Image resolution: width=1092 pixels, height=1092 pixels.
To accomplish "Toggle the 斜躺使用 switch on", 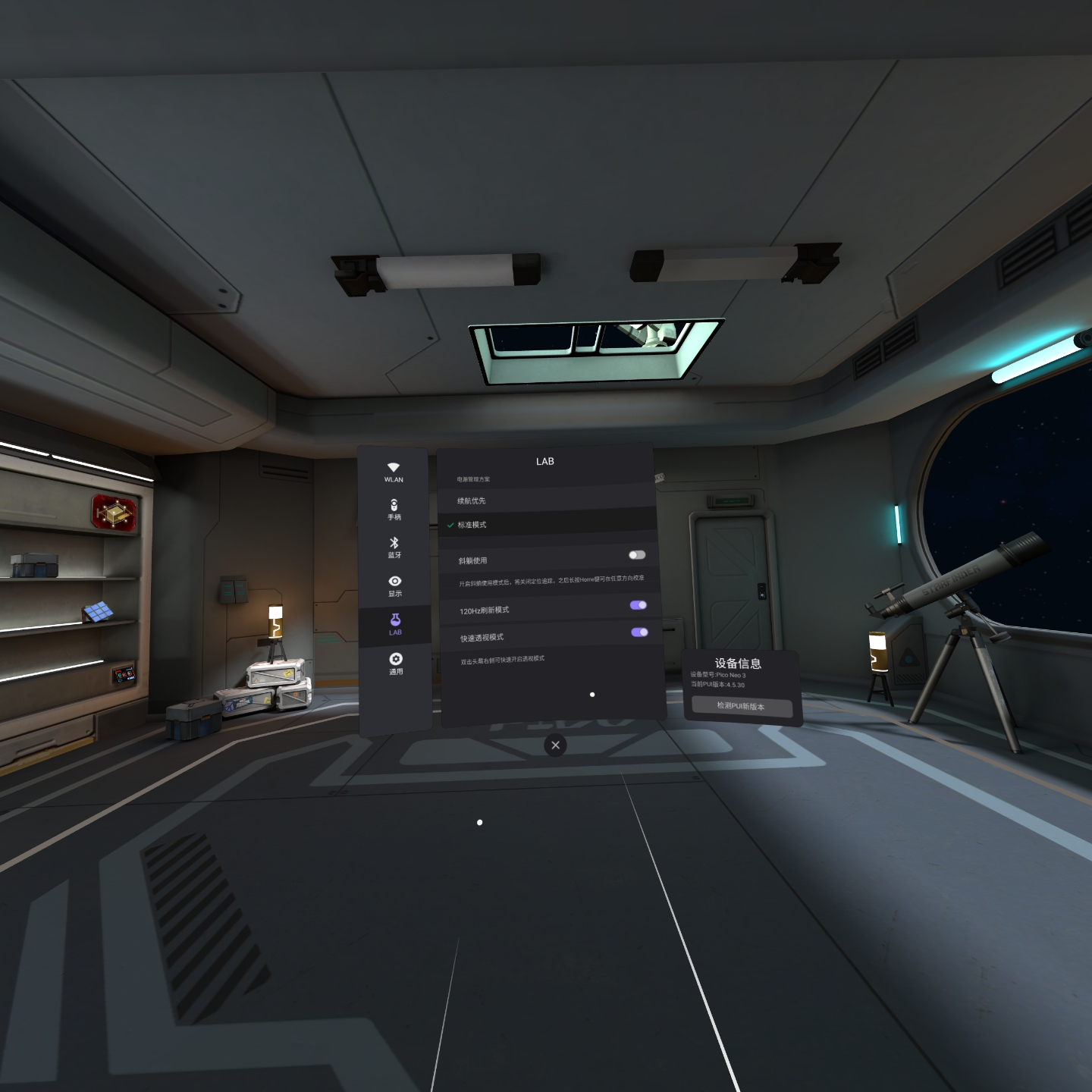I will coord(637,555).
